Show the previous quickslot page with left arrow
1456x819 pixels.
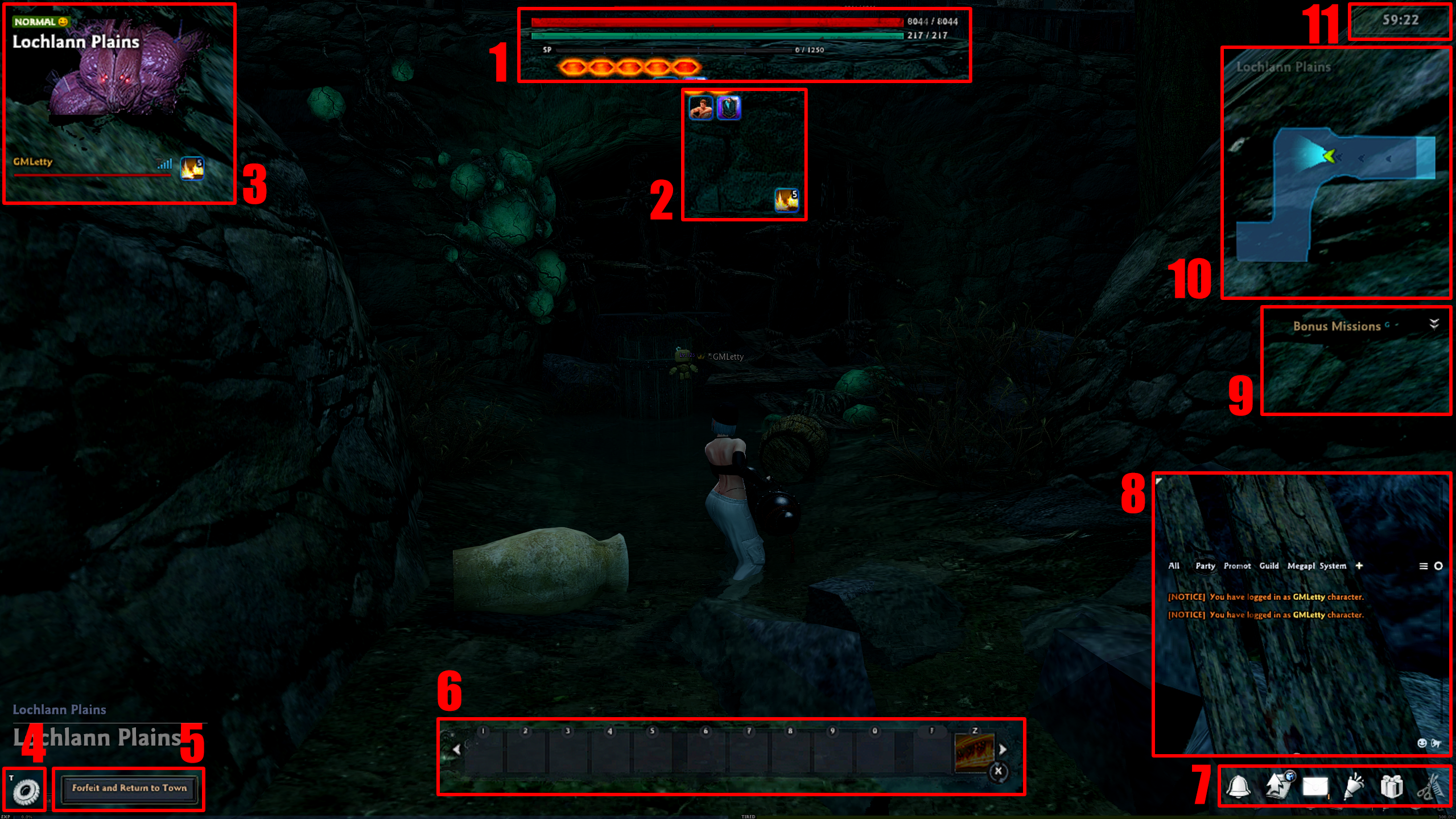(x=456, y=750)
